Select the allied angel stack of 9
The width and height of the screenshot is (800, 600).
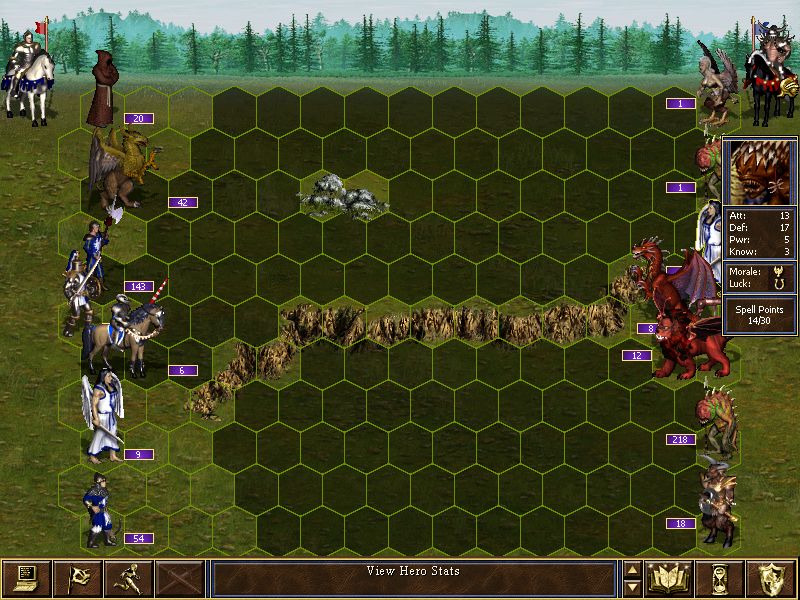pos(104,415)
